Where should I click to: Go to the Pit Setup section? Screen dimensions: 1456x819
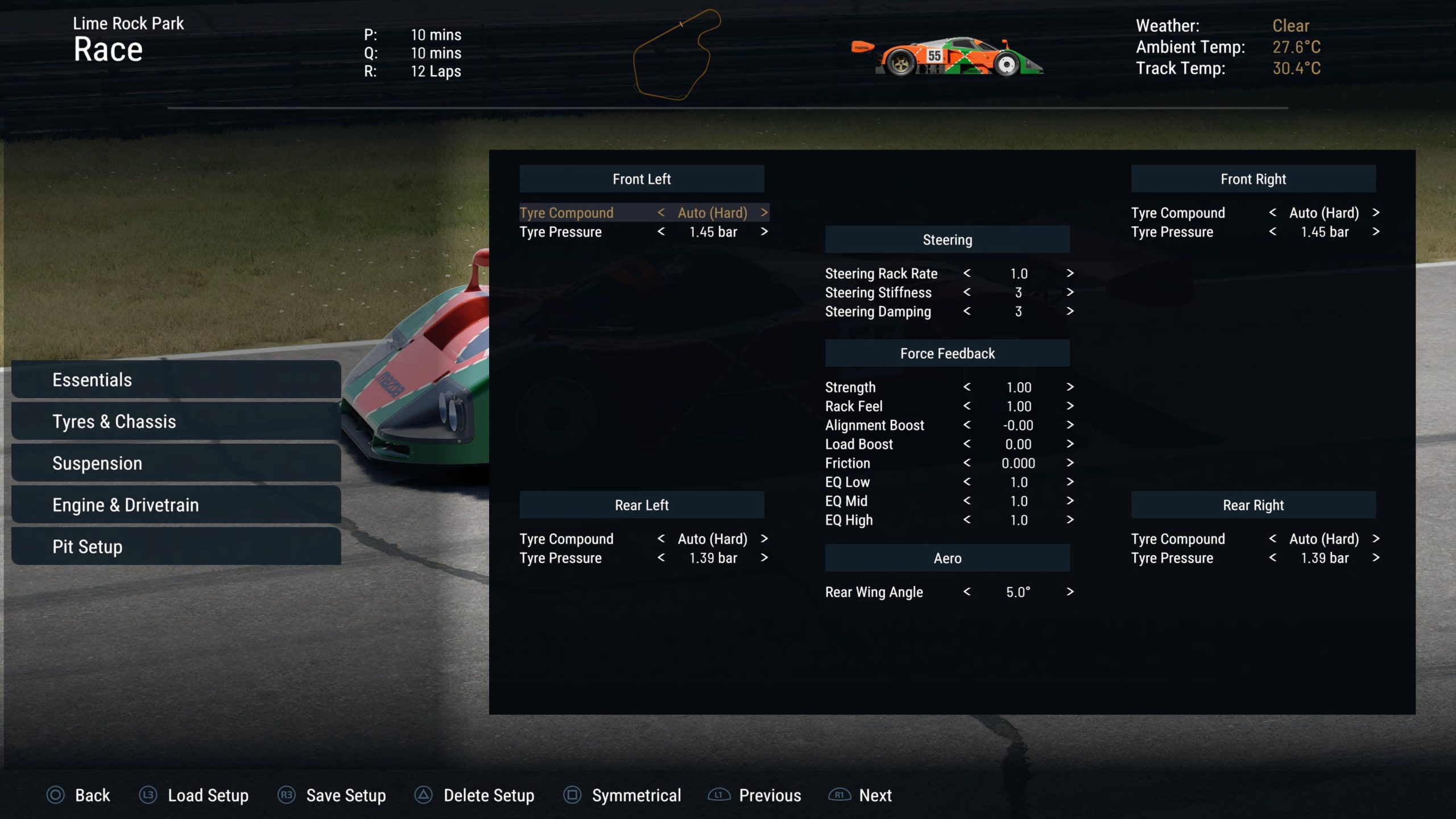176,547
